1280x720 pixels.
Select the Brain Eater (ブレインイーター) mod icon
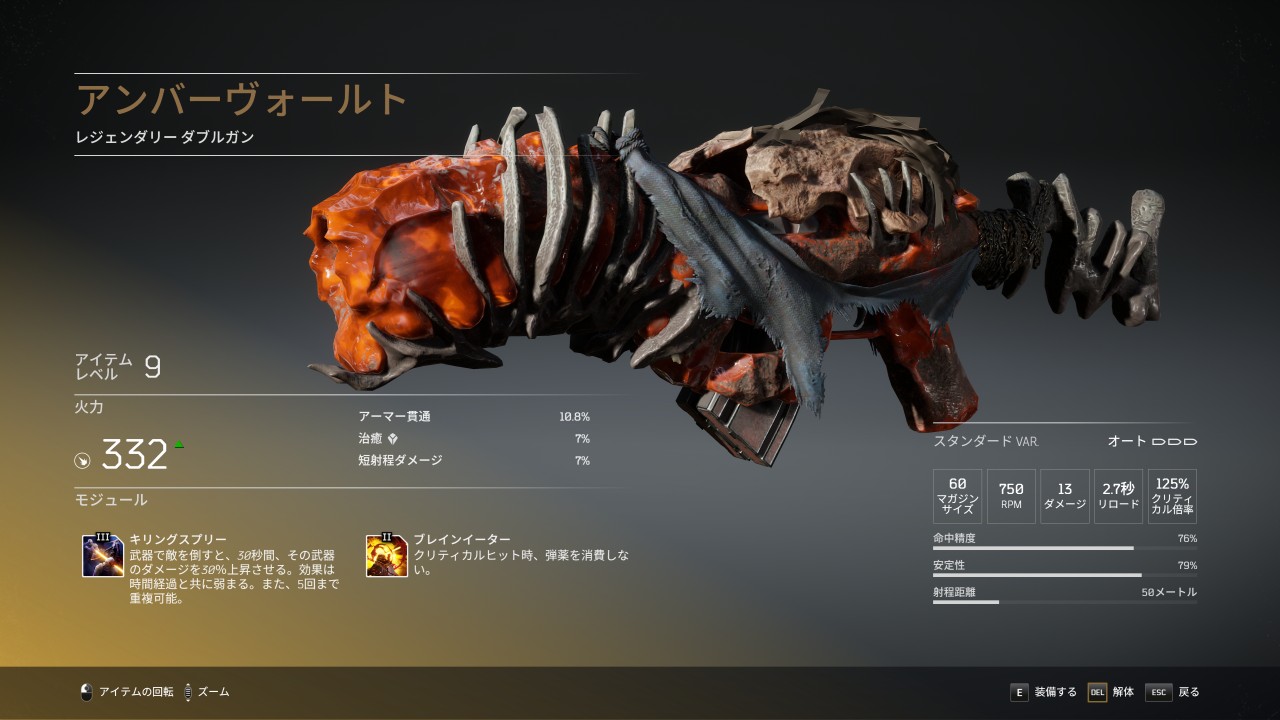tap(386, 556)
